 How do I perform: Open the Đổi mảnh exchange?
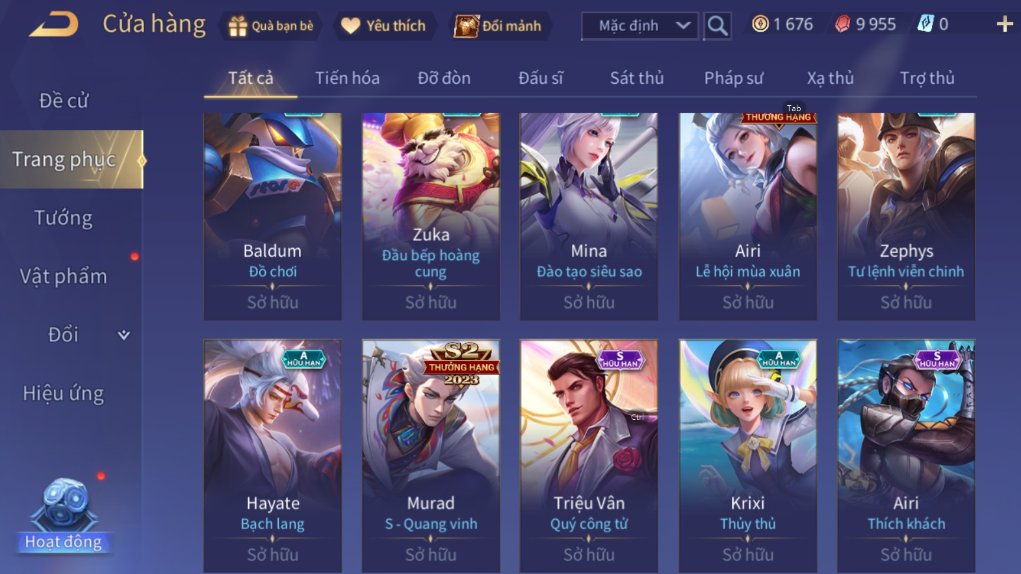[498, 26]
